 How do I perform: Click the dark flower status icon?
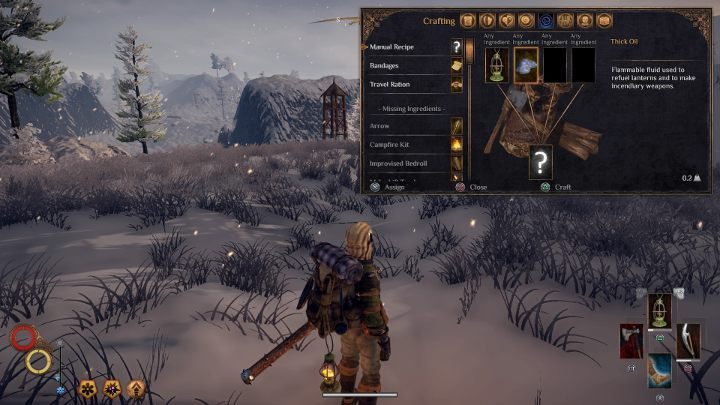pos(89,387)
